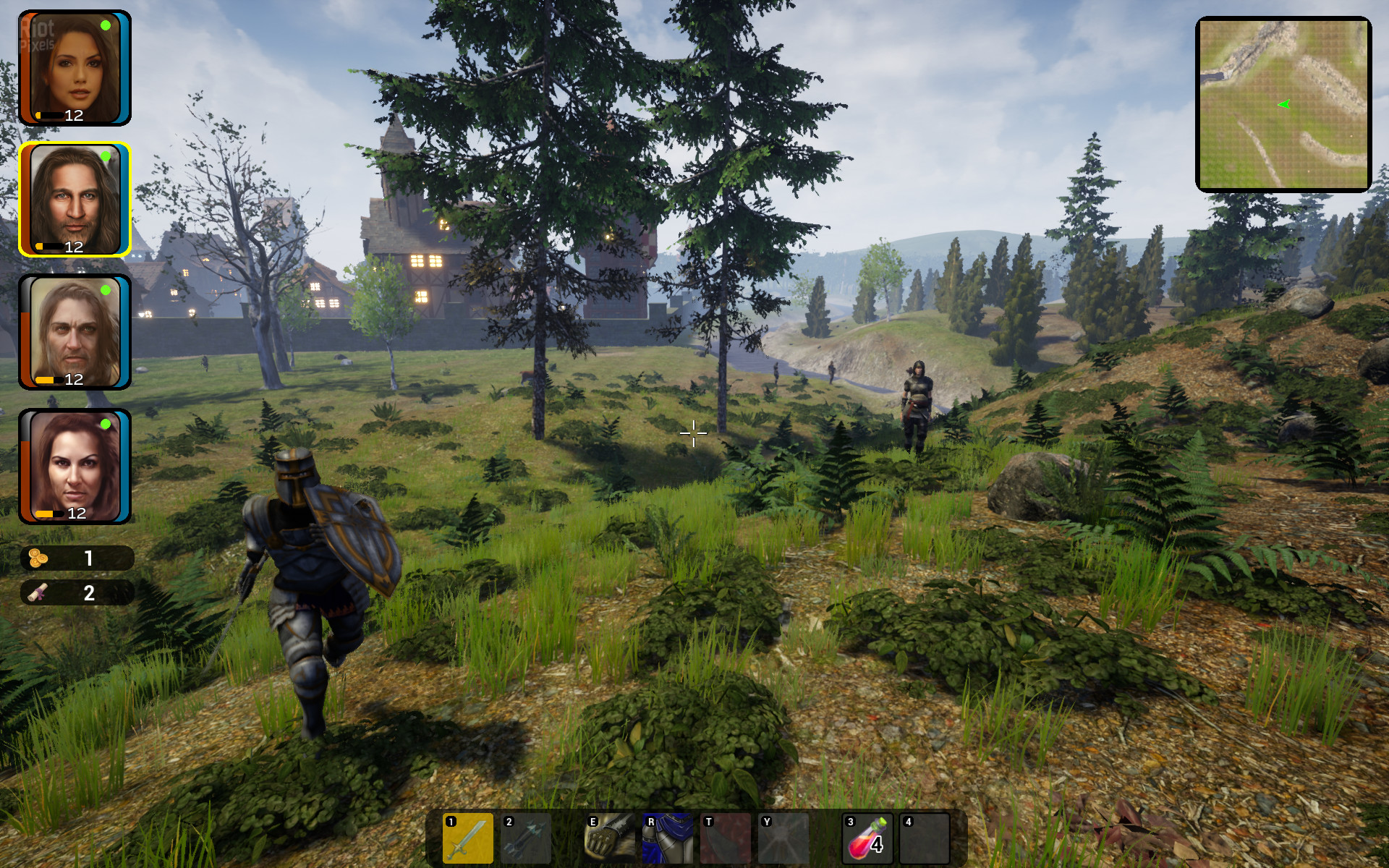Activate the gauntlet fist ability

click(610, 838)
